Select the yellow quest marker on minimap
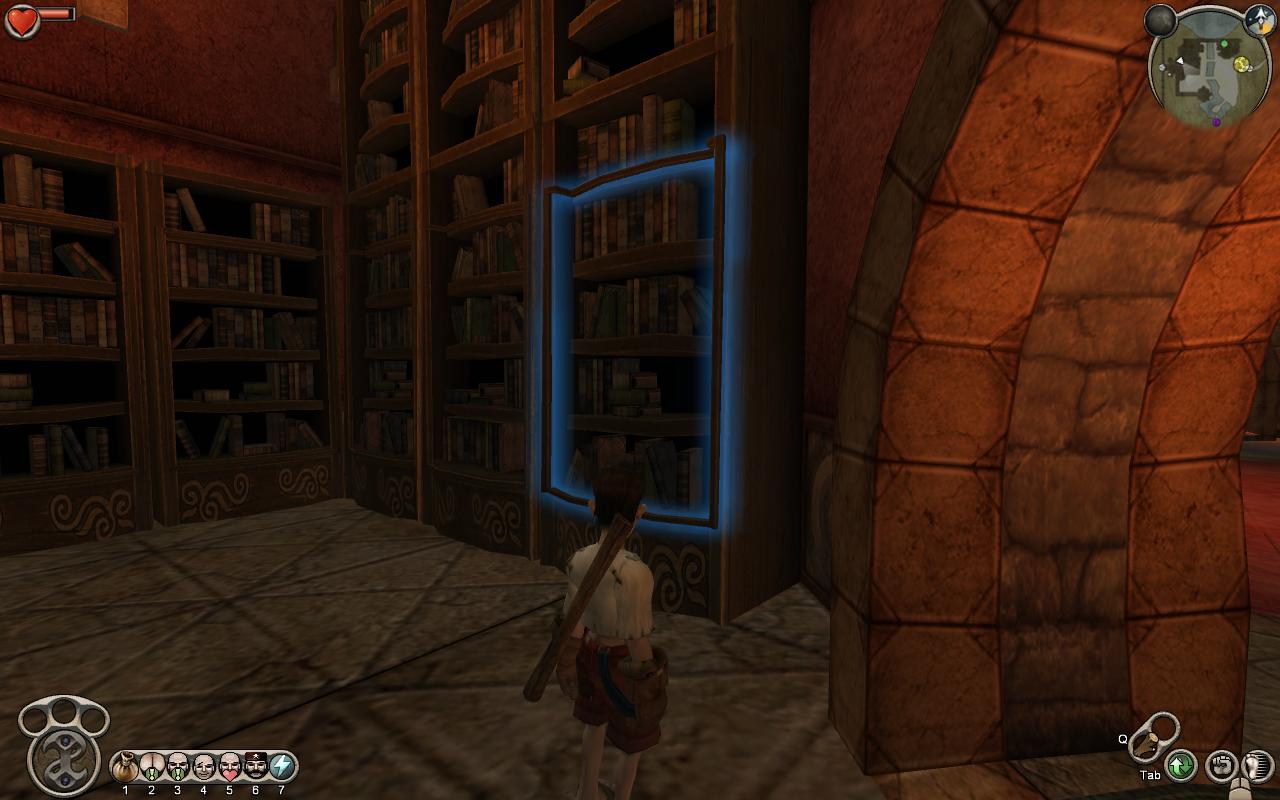The image size is (1280, 800). click(x=1241, y=64)
